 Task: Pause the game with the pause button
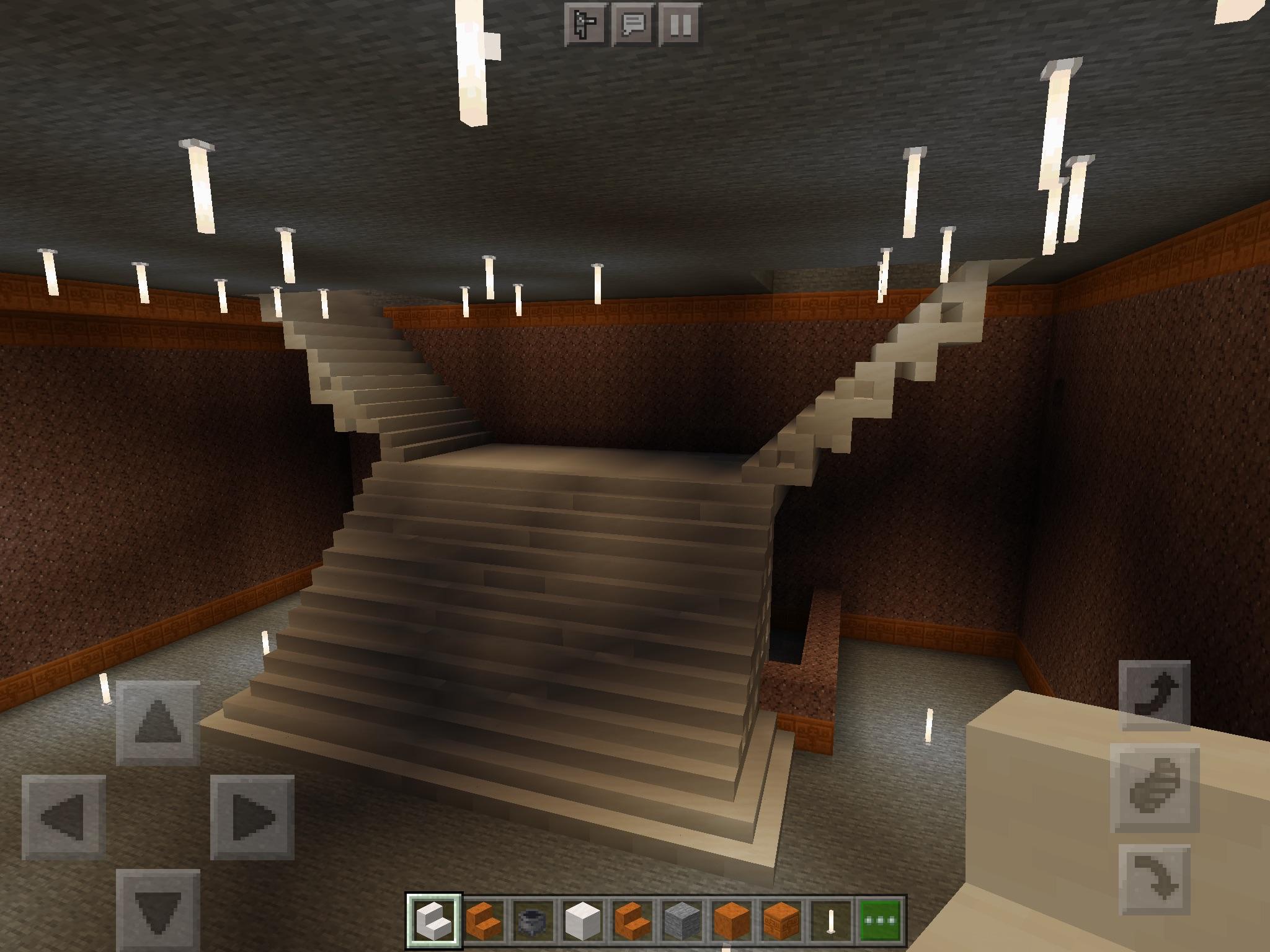pos(680,25)
